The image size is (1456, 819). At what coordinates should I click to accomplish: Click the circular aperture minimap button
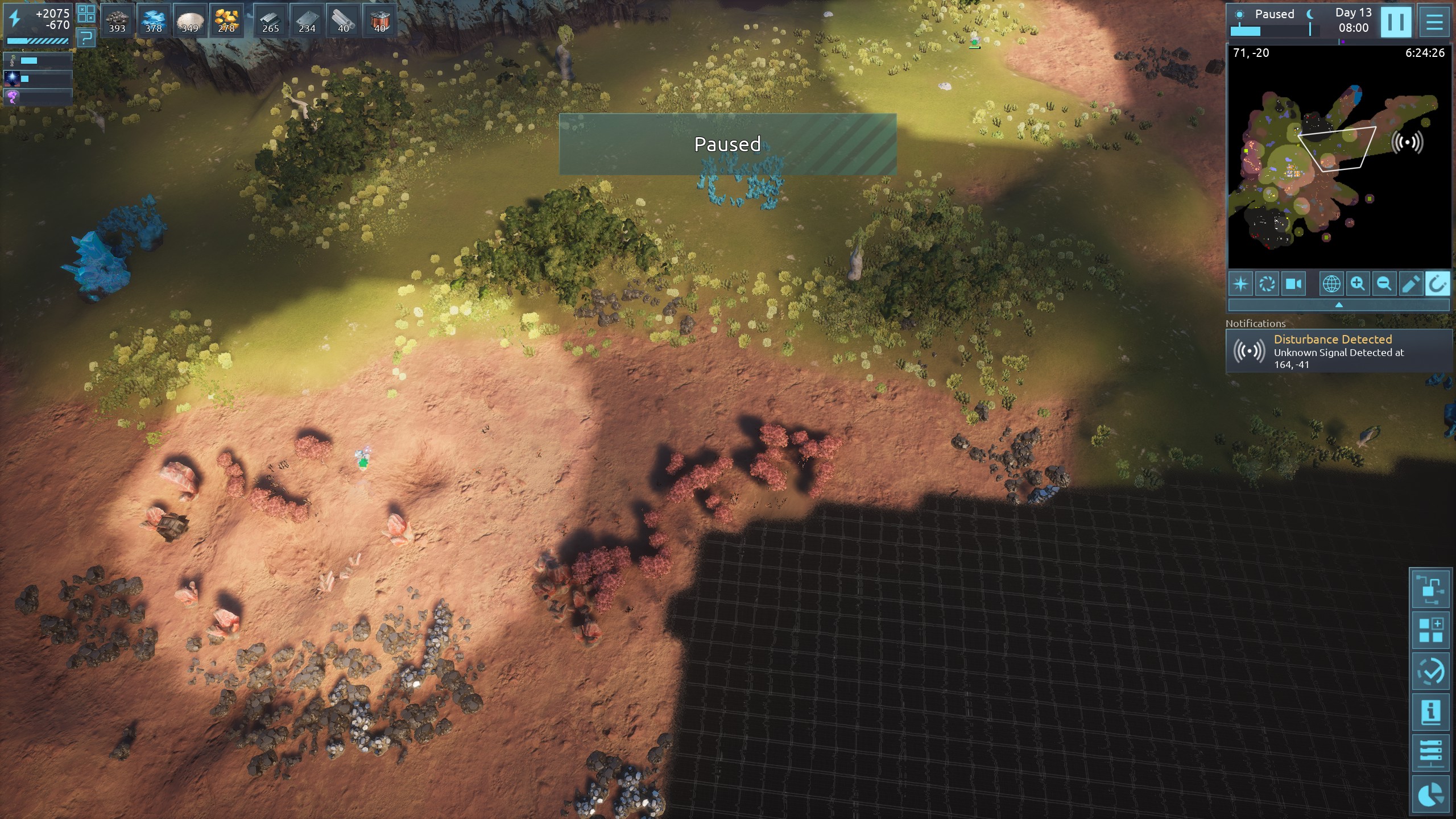(x=1267, y=283)
